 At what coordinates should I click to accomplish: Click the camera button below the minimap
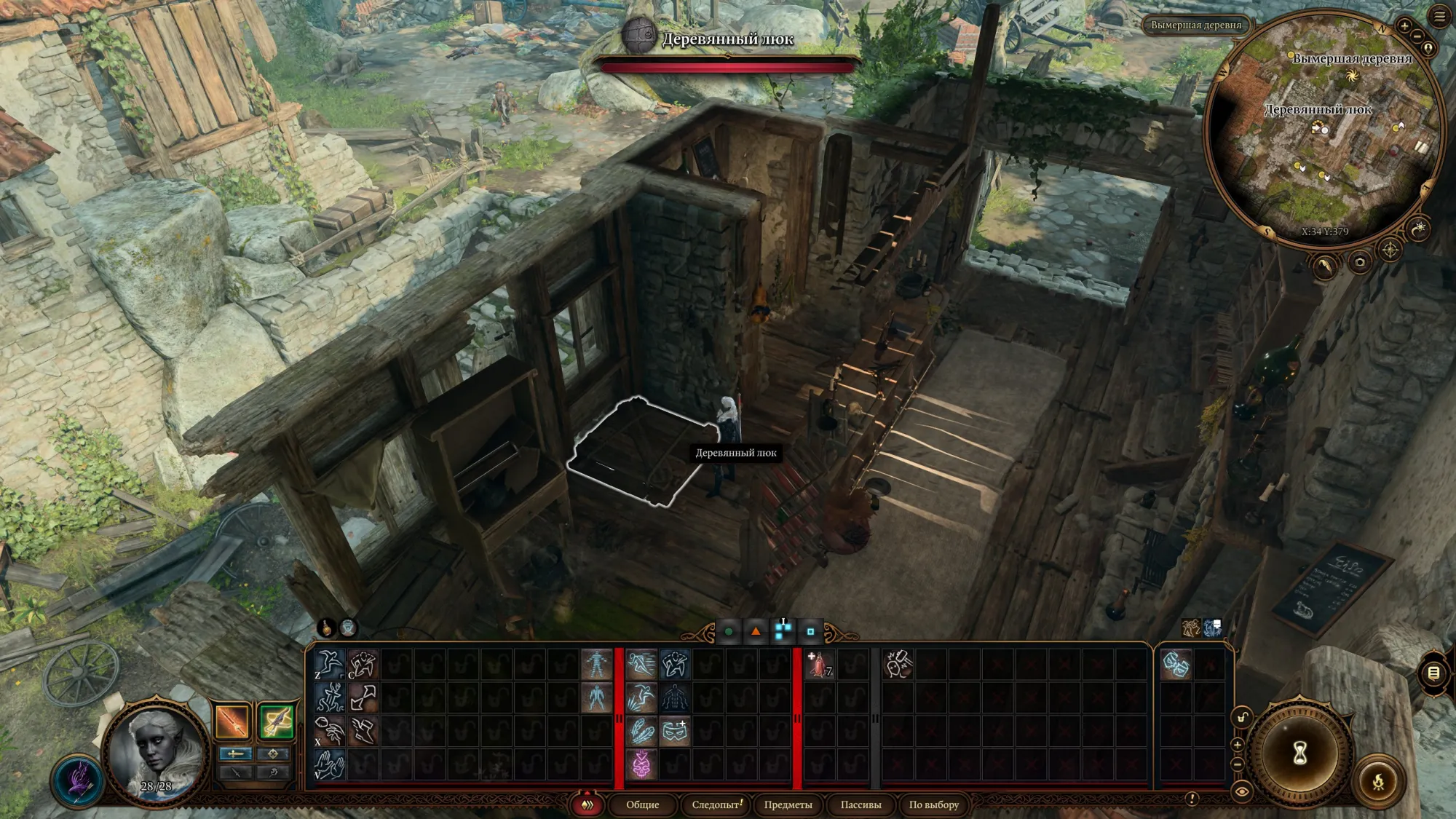point(1359,262)
